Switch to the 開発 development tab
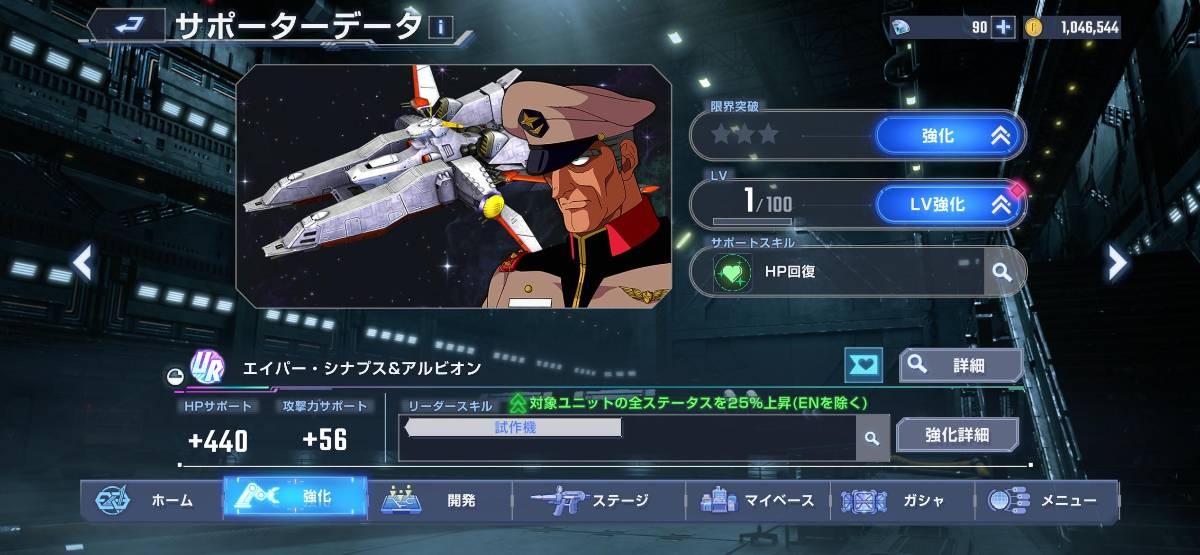 pyautogui.click(x=440, y=500)
